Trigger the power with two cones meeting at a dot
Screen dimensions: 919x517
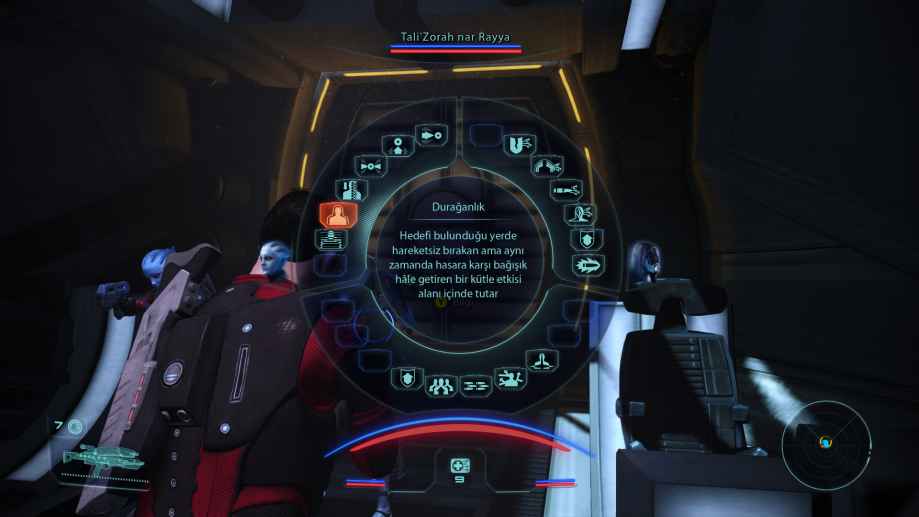coord(369,164)
